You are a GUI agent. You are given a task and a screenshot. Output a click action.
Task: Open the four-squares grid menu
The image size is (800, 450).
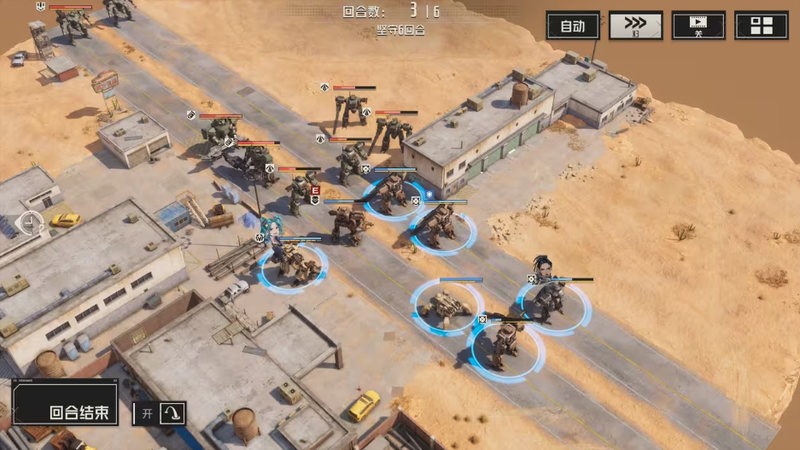761,25
